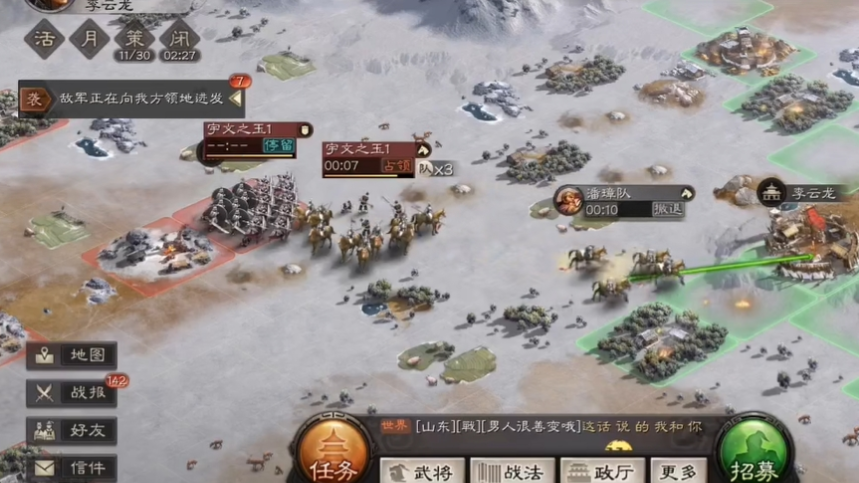Expand the enemy attack warning banner arrow

pos(236,99)
